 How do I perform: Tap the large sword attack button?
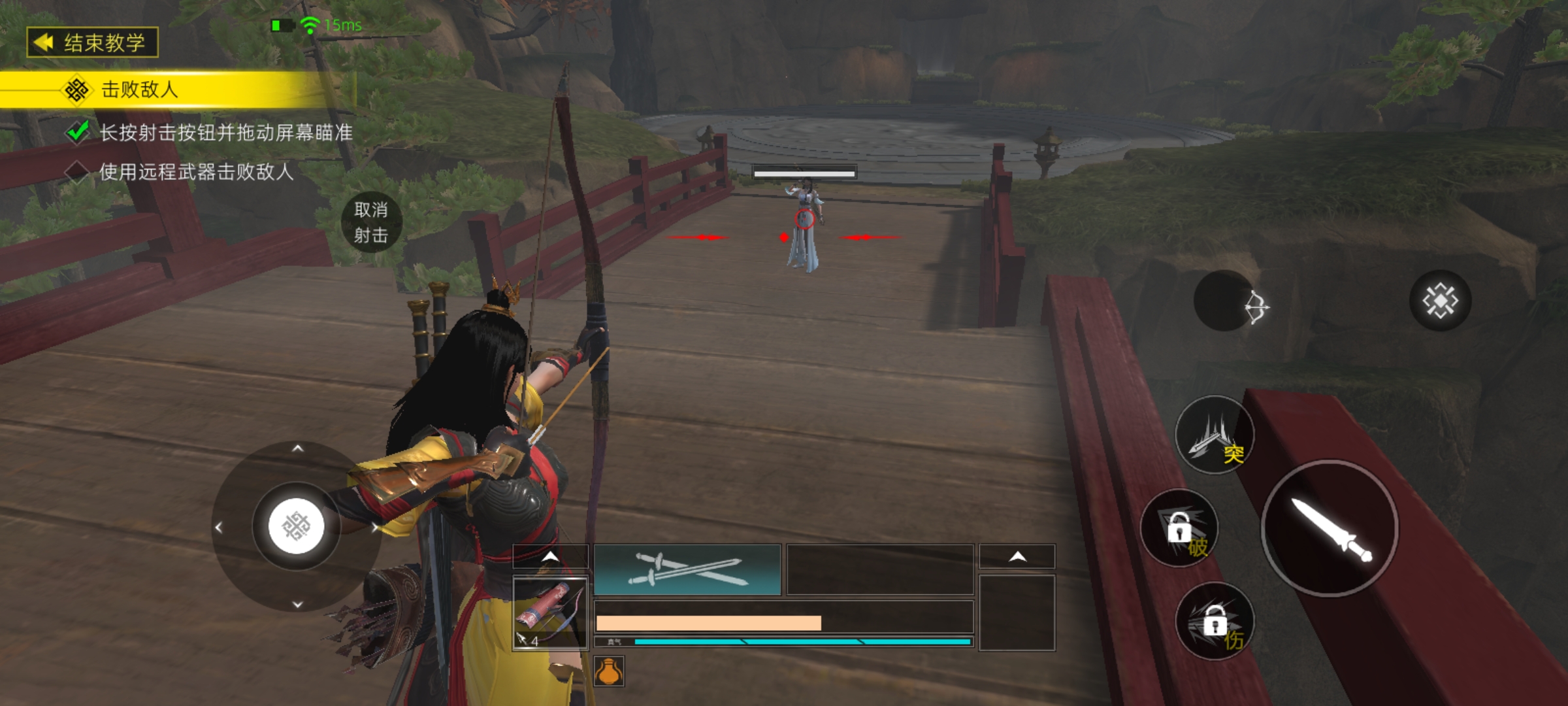click(x=1330, y=528)
